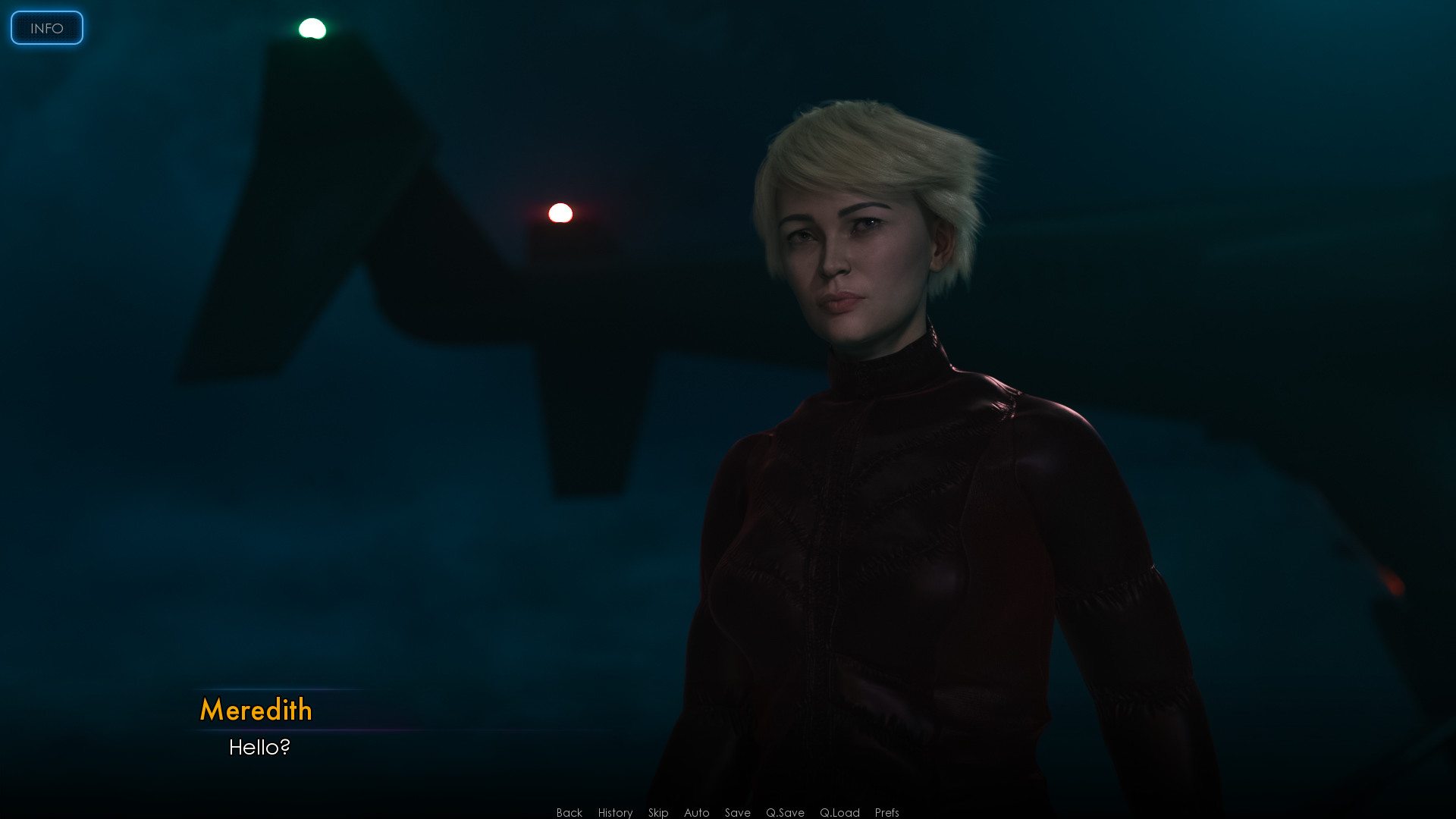Viewport: 1456px width, 819px height.
Task: Click Back to rewind the last dialogue
Action: (568, 812)
